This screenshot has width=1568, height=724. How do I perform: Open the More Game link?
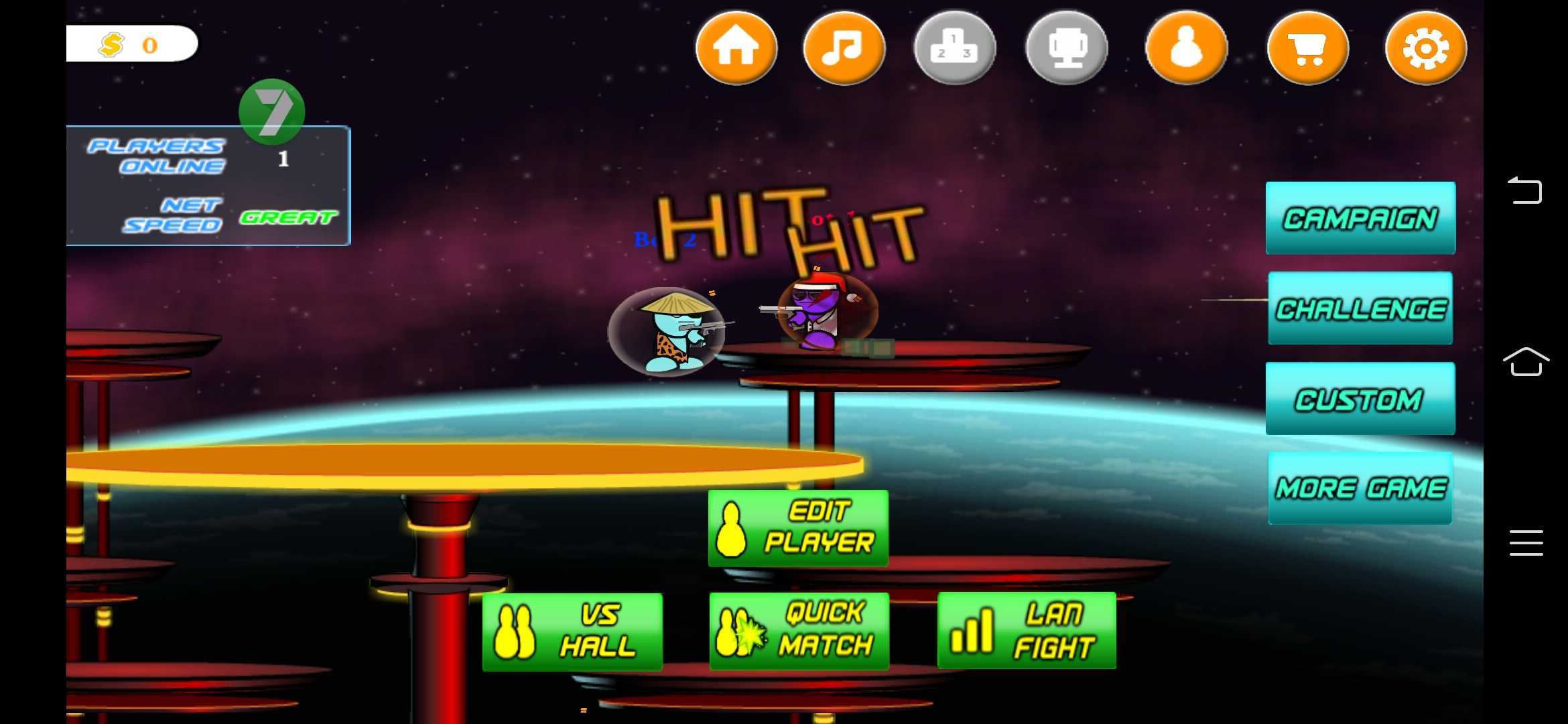pos(1360,488)
